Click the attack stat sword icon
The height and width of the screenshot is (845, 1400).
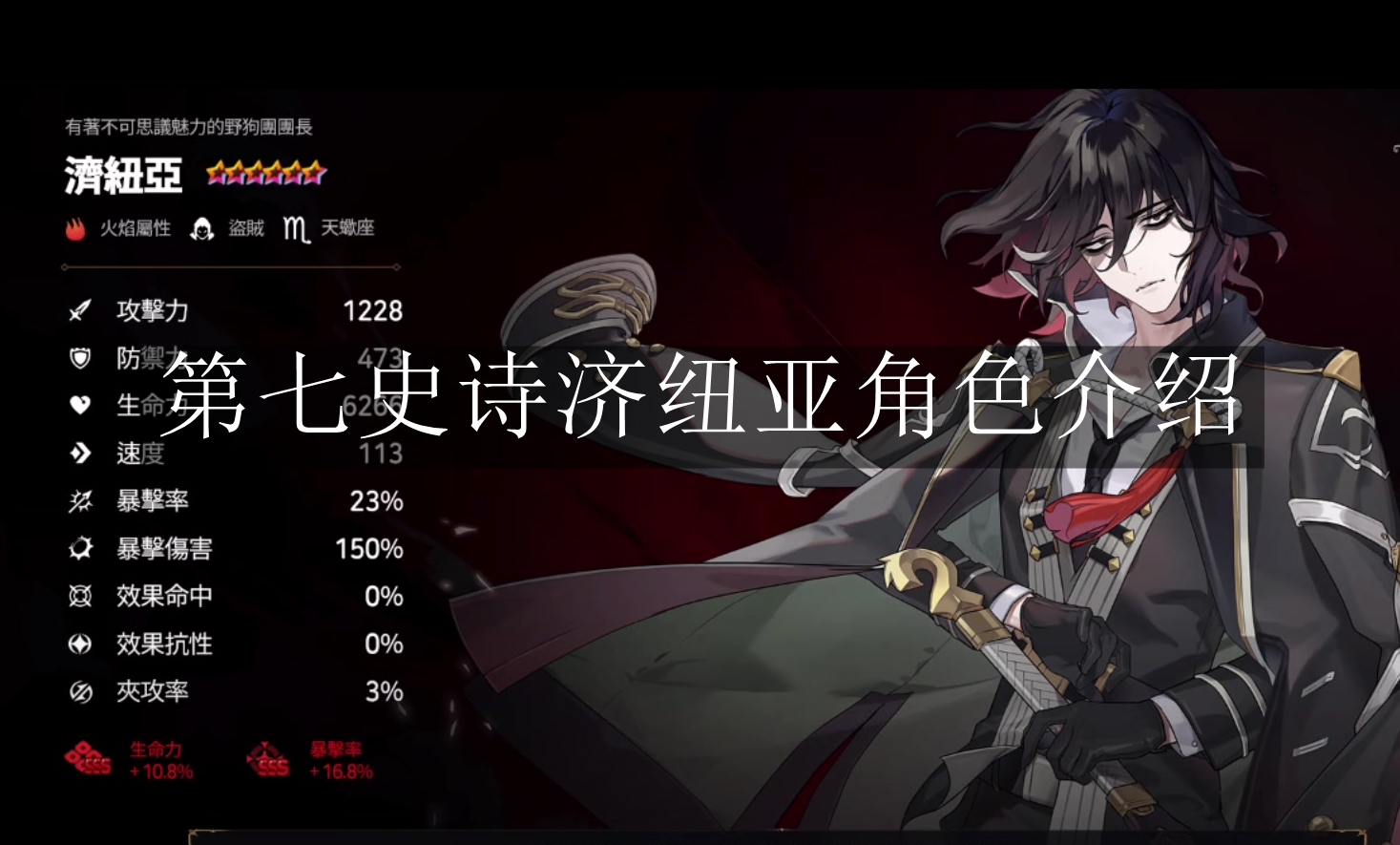[80, 310]
